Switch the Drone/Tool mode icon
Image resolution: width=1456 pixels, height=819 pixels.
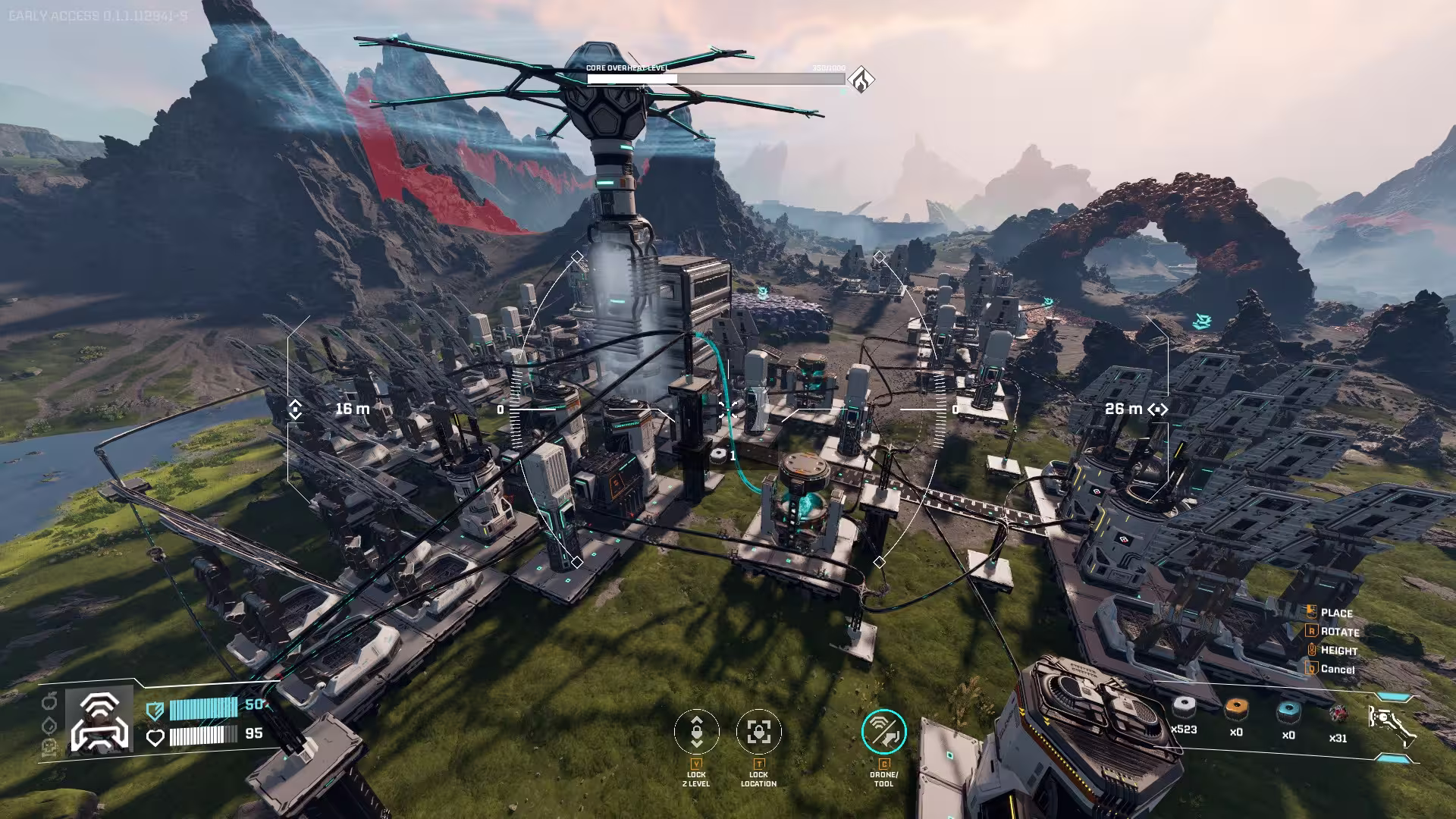(x=883, y=732)
